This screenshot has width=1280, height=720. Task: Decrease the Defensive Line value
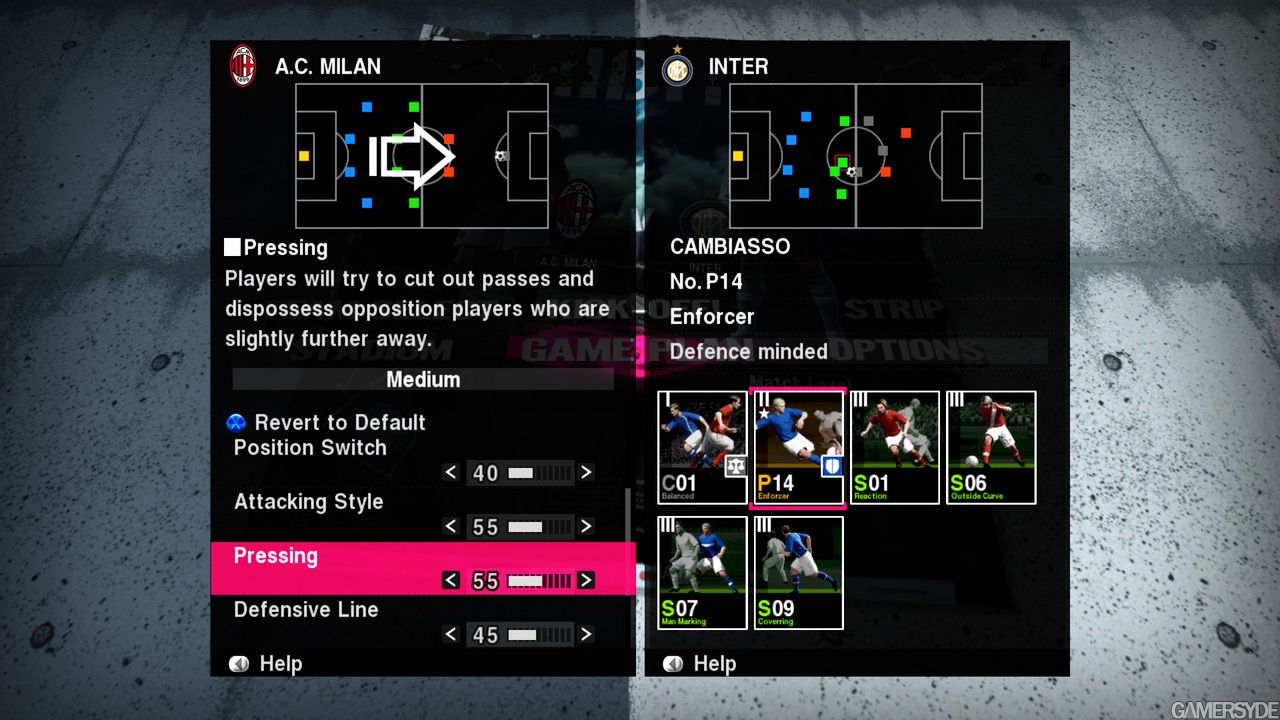coord(451,634)
